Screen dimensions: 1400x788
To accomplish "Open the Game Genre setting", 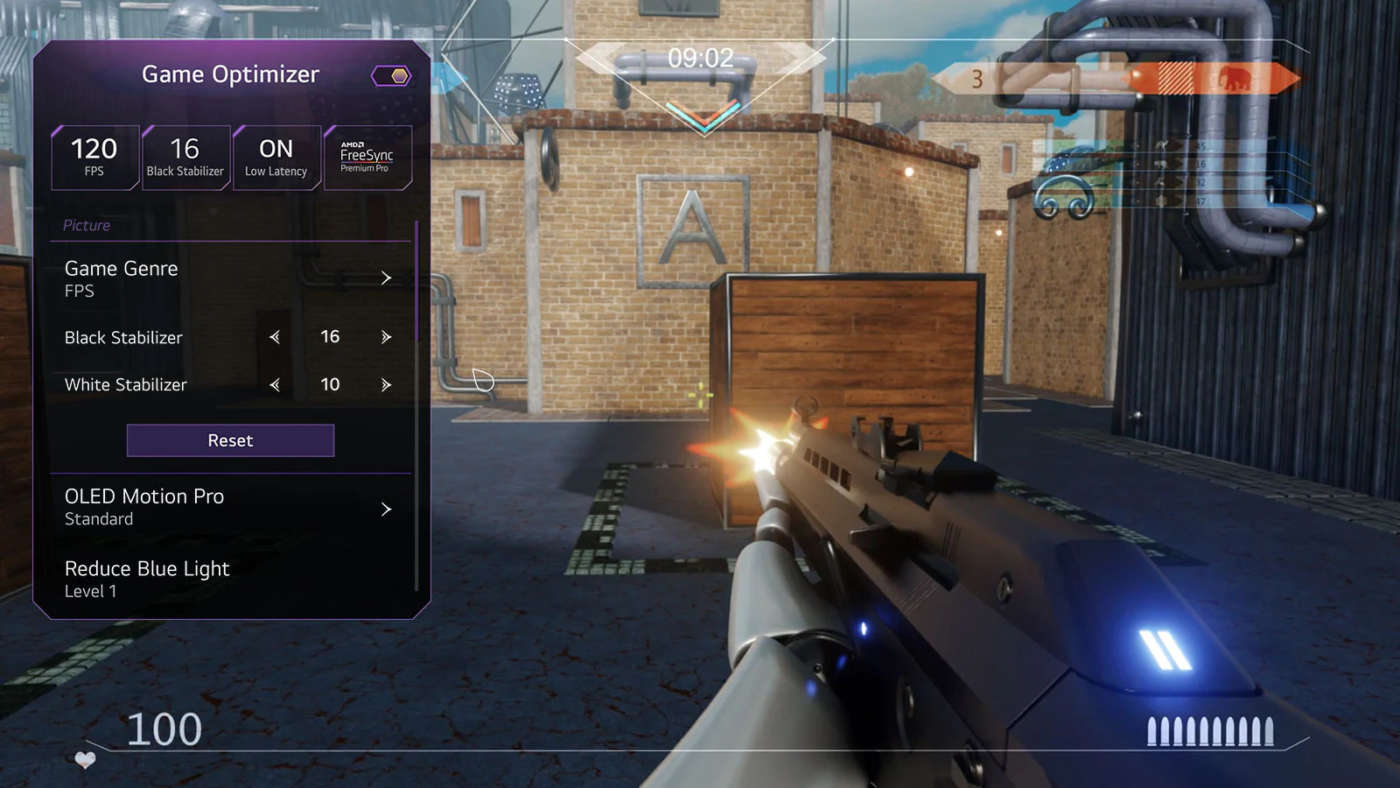I will tap(229, 278).
